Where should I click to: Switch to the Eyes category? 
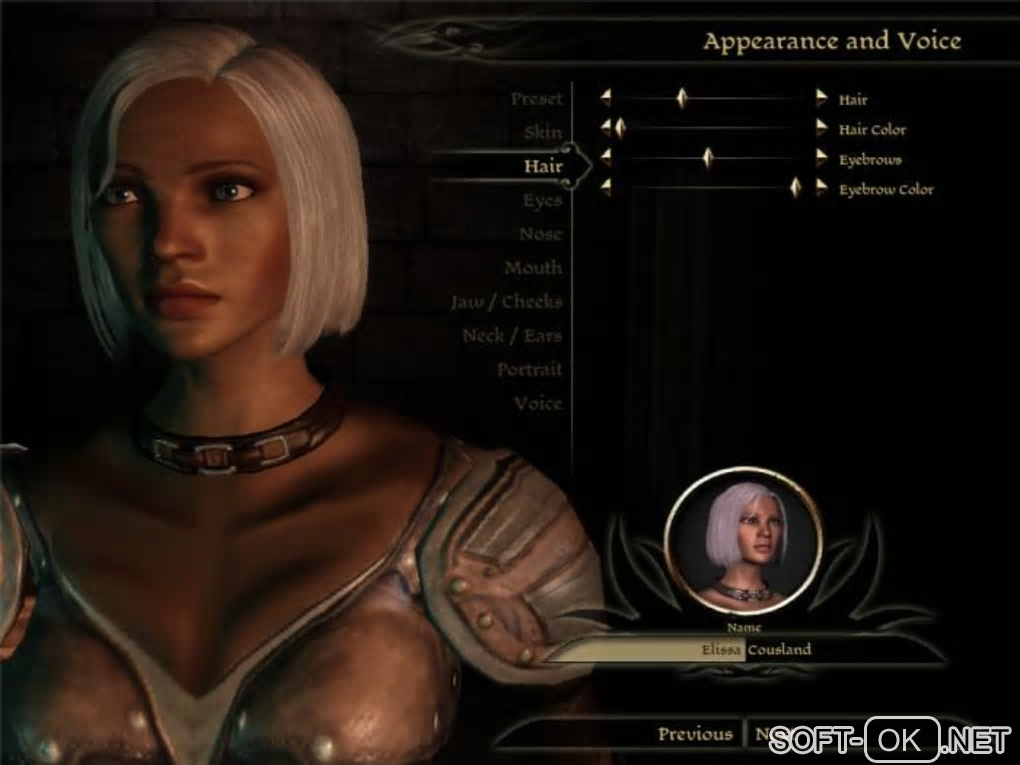542,201
